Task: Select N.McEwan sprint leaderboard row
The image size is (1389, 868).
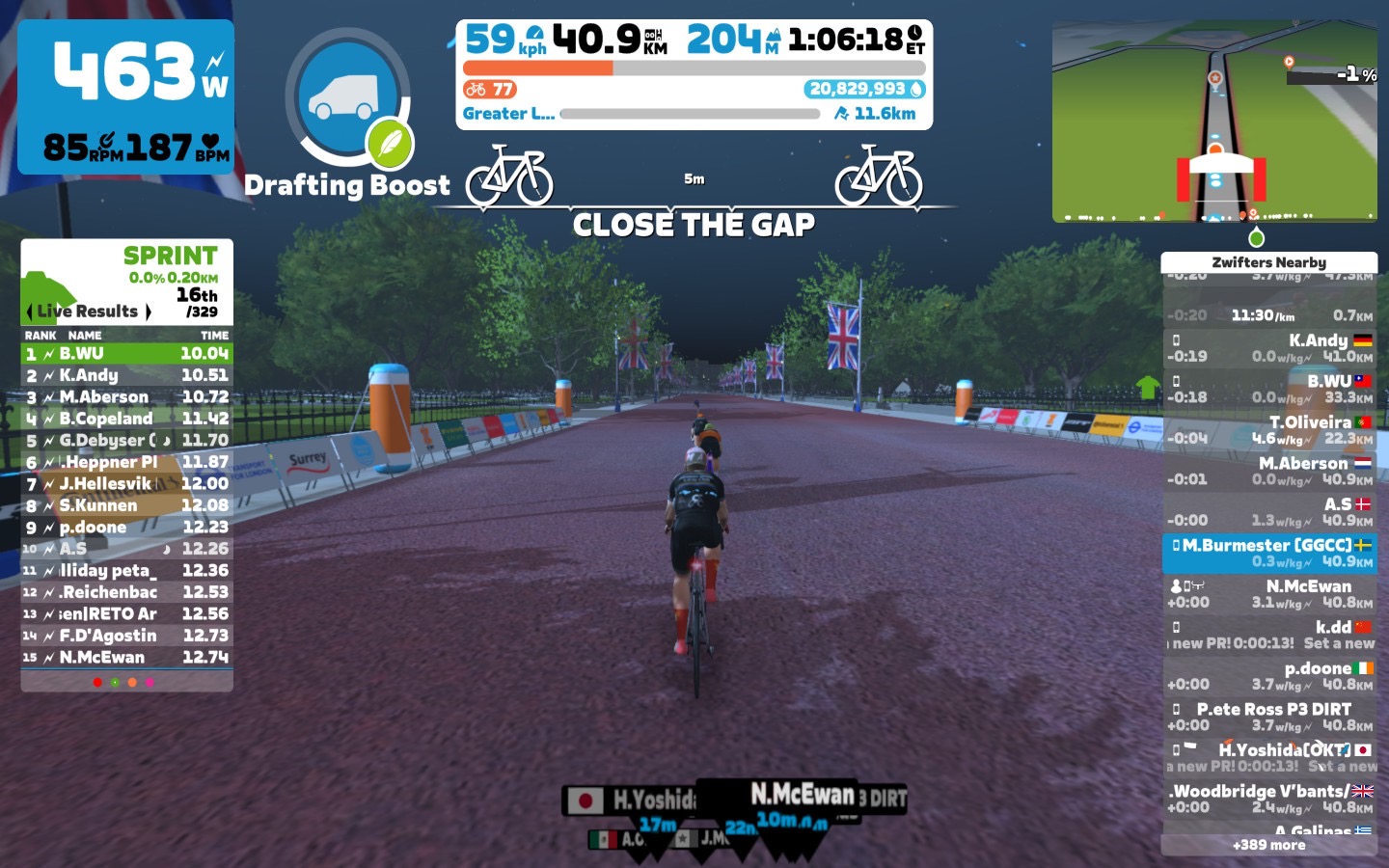Action: [x=126, y=658]
